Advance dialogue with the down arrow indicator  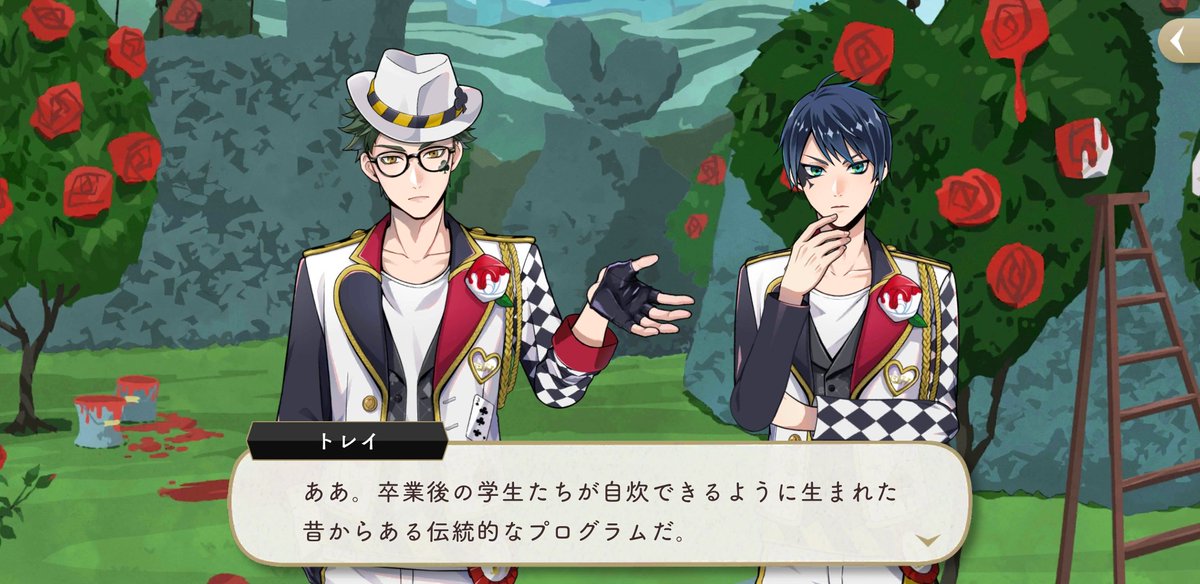[x=929, y=540]
